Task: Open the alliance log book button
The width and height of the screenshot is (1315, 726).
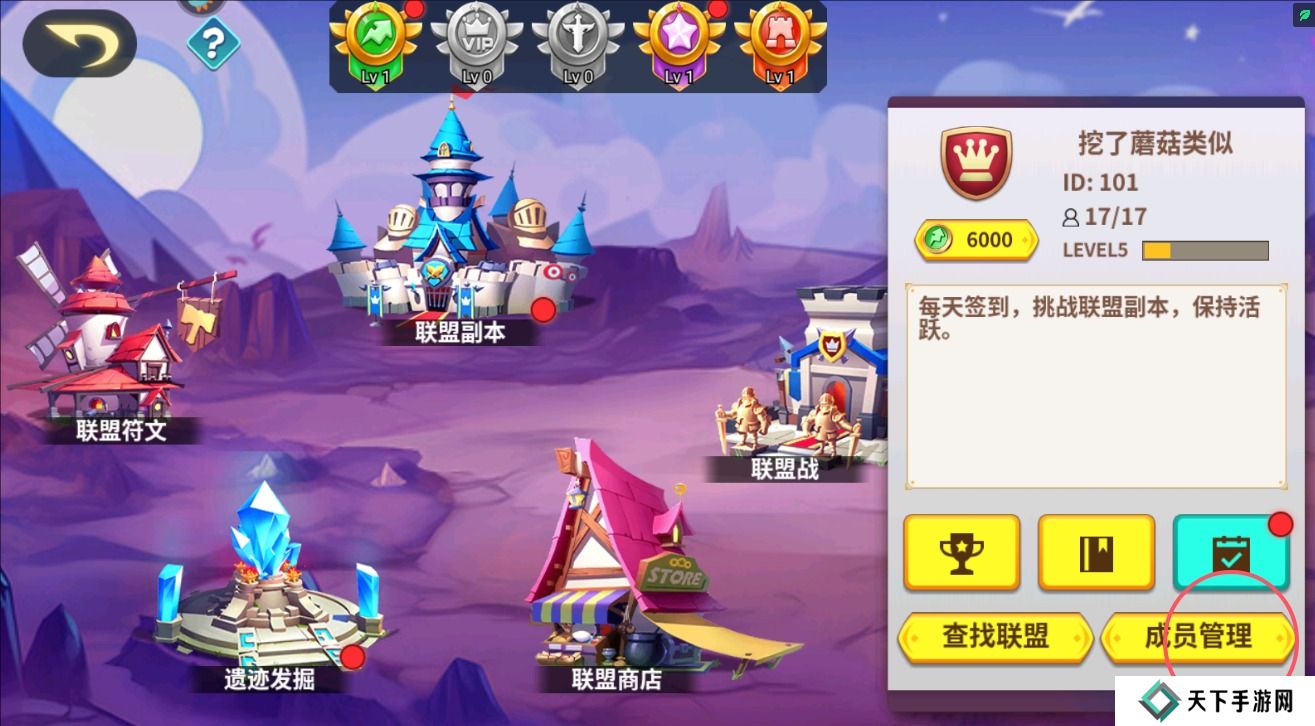Action: (x=1096, y=551)
